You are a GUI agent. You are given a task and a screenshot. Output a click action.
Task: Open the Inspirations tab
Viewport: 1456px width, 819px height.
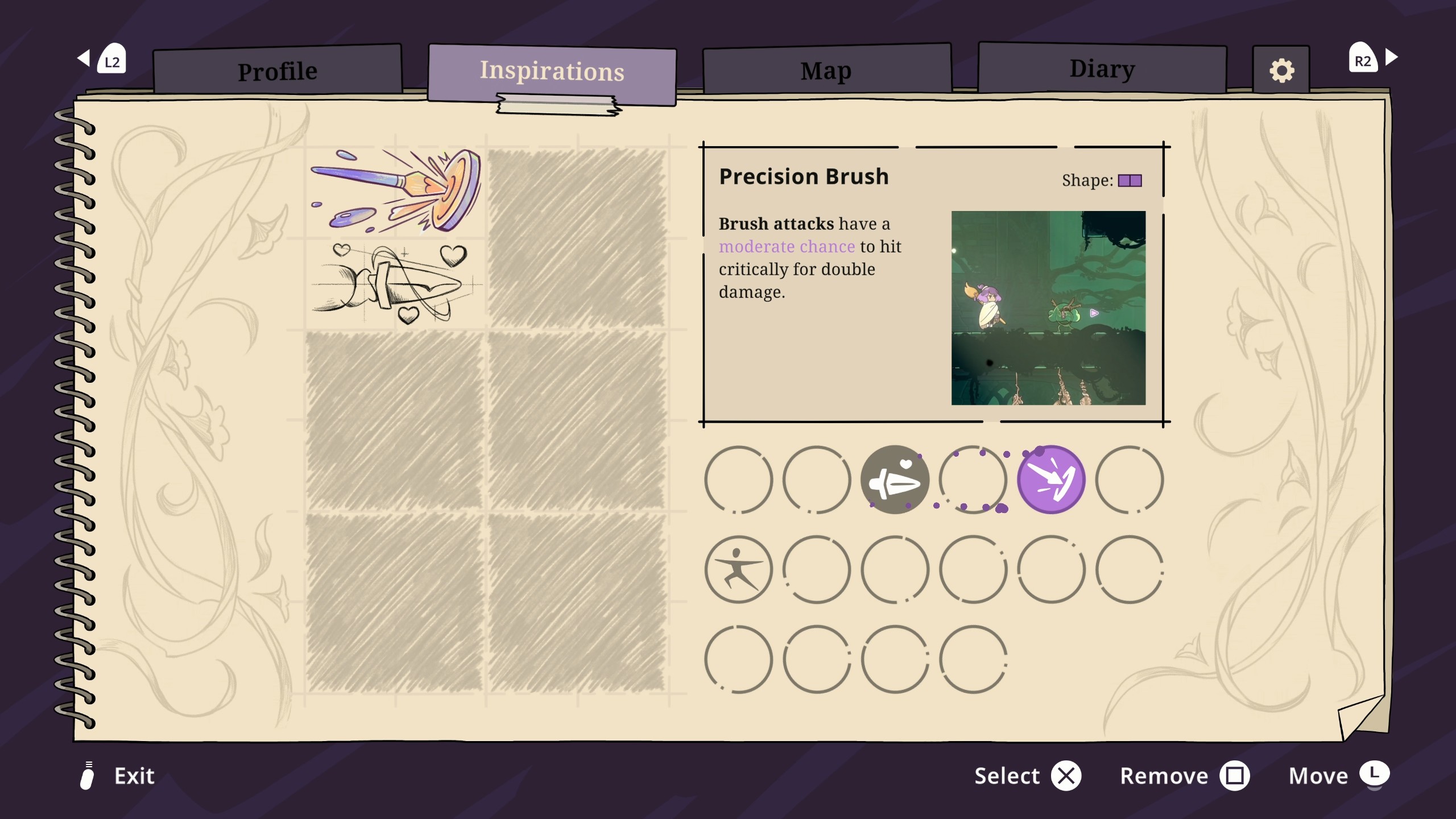point(552,72)
